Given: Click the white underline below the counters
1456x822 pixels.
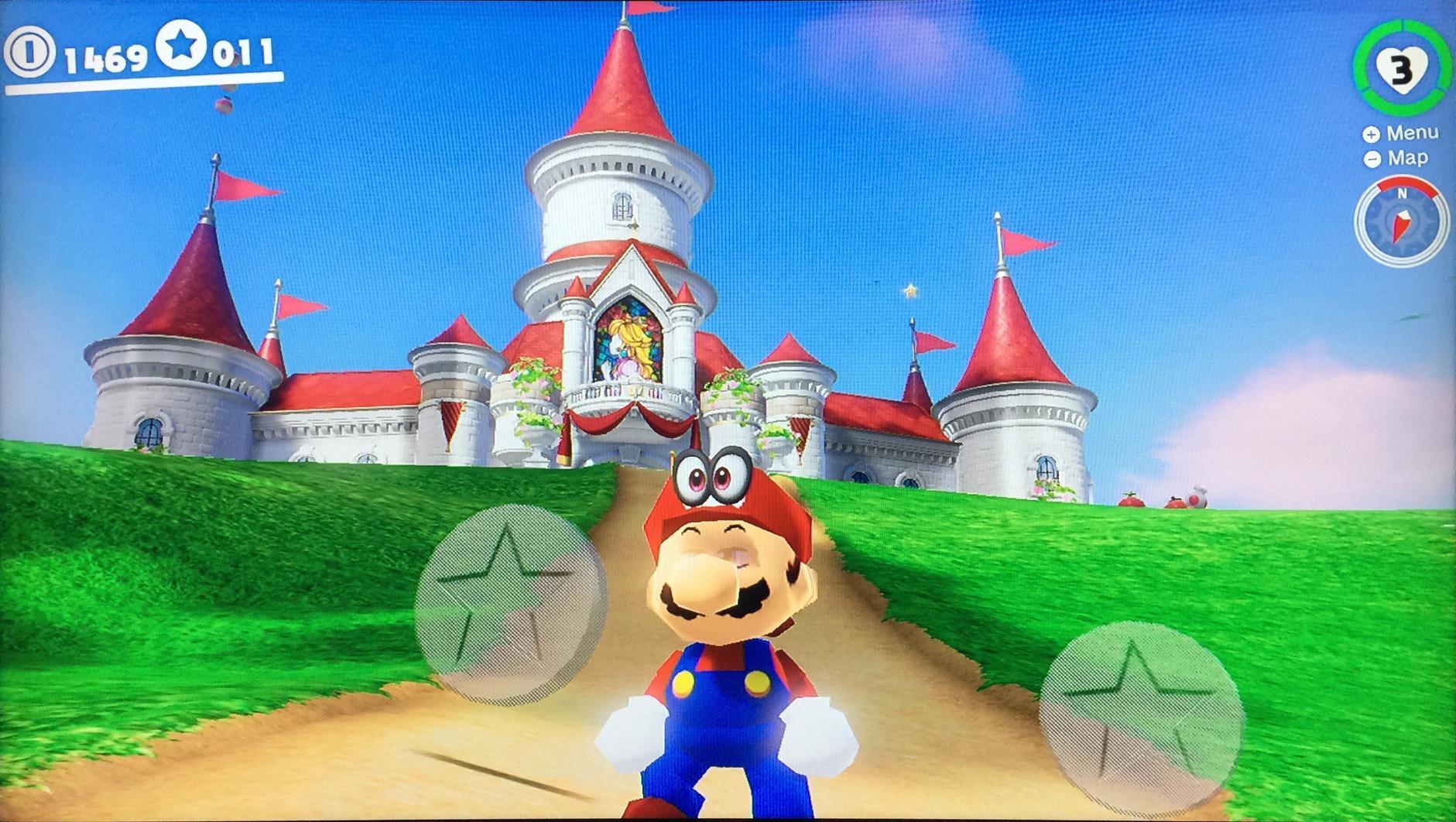Looking at the screenshot, I should point(143,81).
